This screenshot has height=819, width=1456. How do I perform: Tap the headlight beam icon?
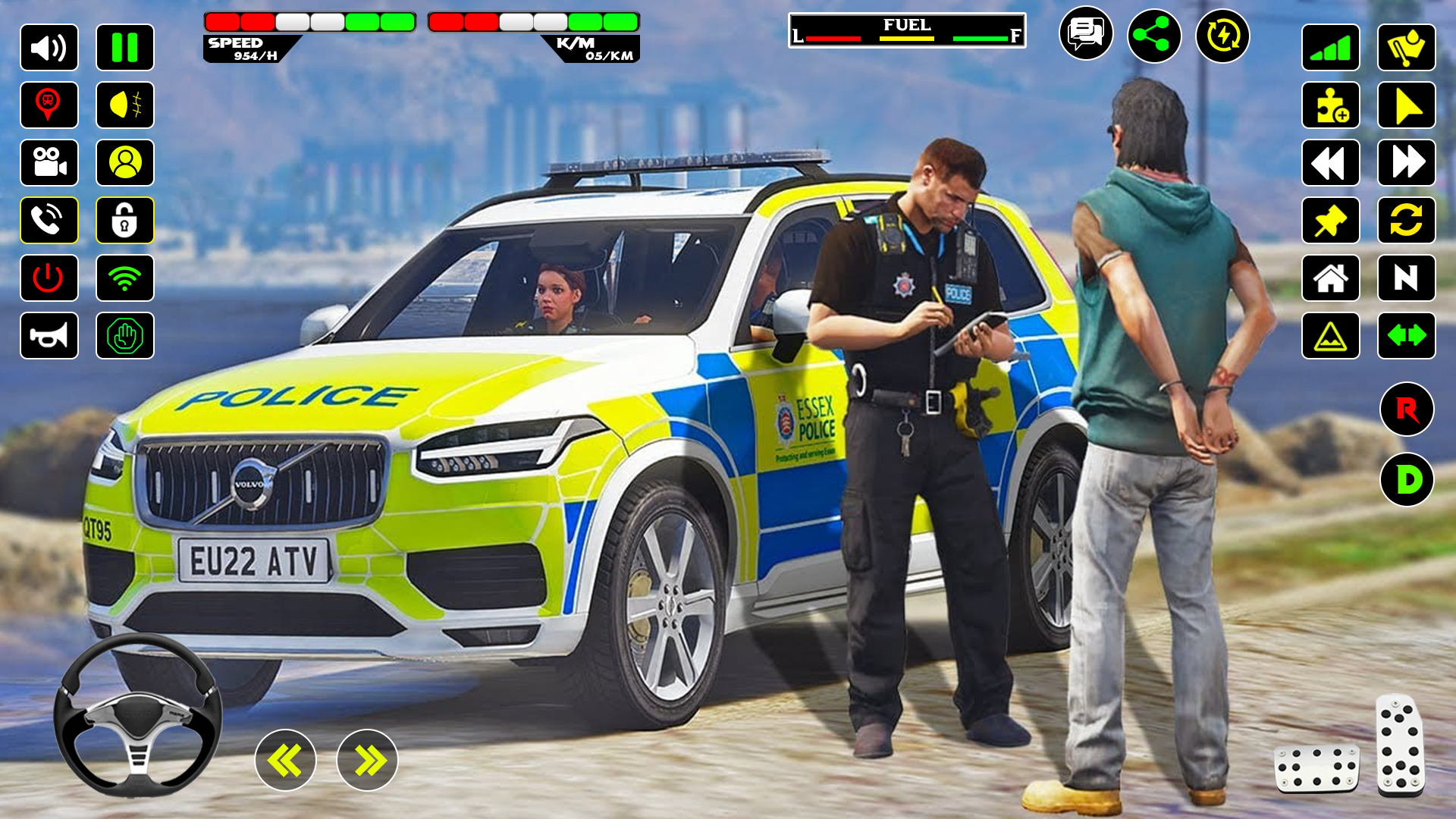click(x=125, y=105)
